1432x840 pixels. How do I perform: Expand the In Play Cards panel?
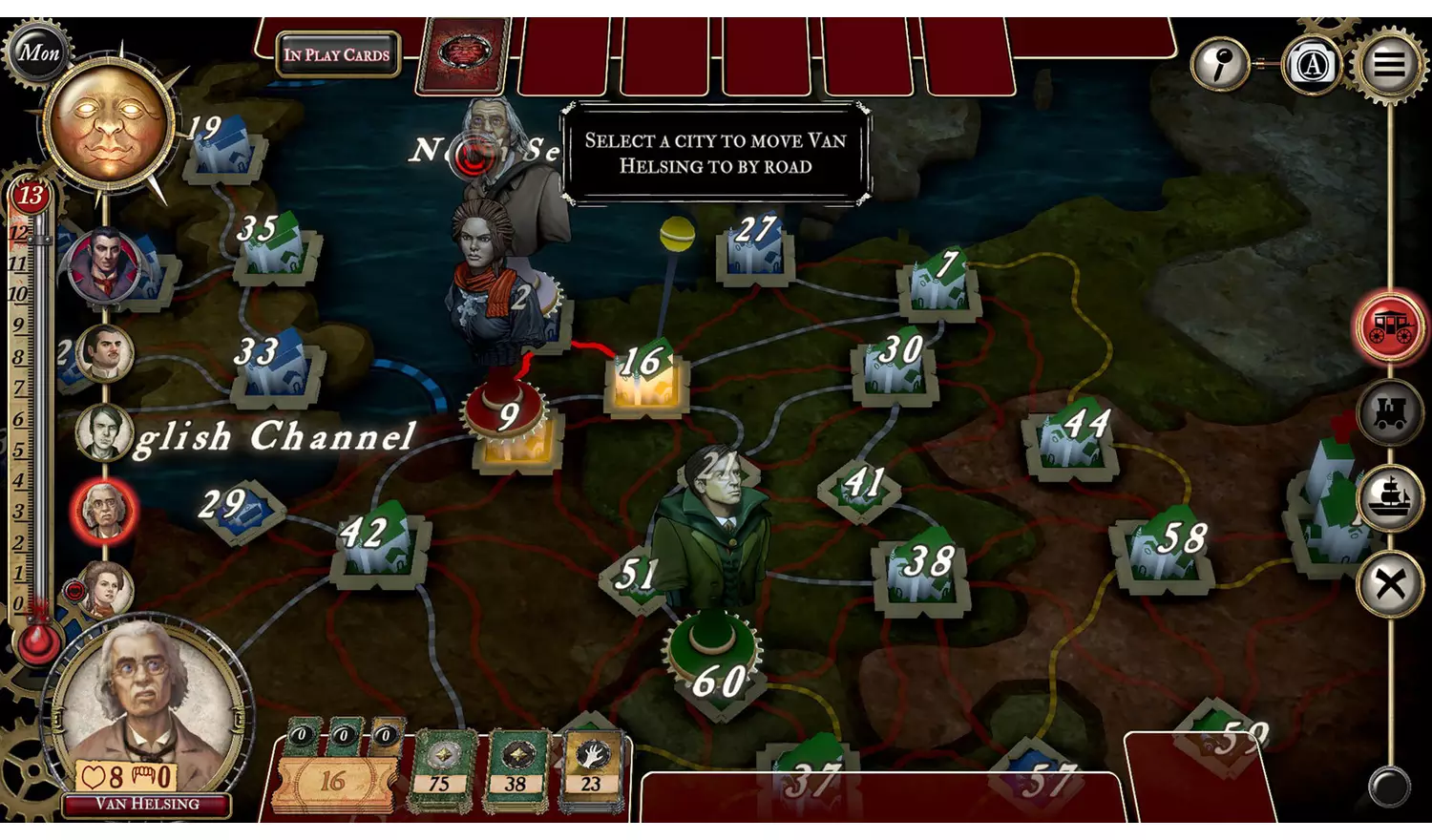point(336,54)
